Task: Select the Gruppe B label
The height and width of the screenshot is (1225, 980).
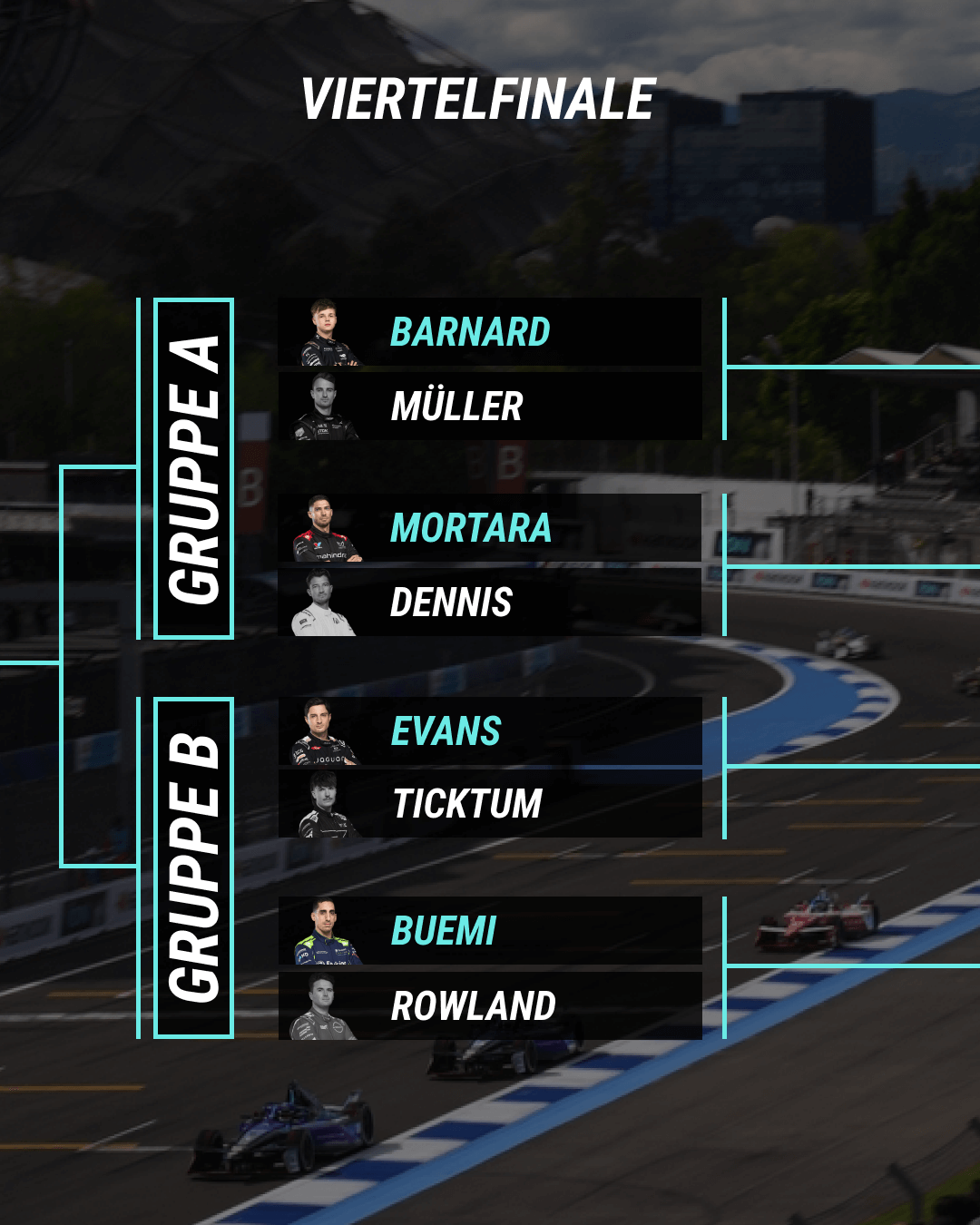Action: click(x=194, y=867)
